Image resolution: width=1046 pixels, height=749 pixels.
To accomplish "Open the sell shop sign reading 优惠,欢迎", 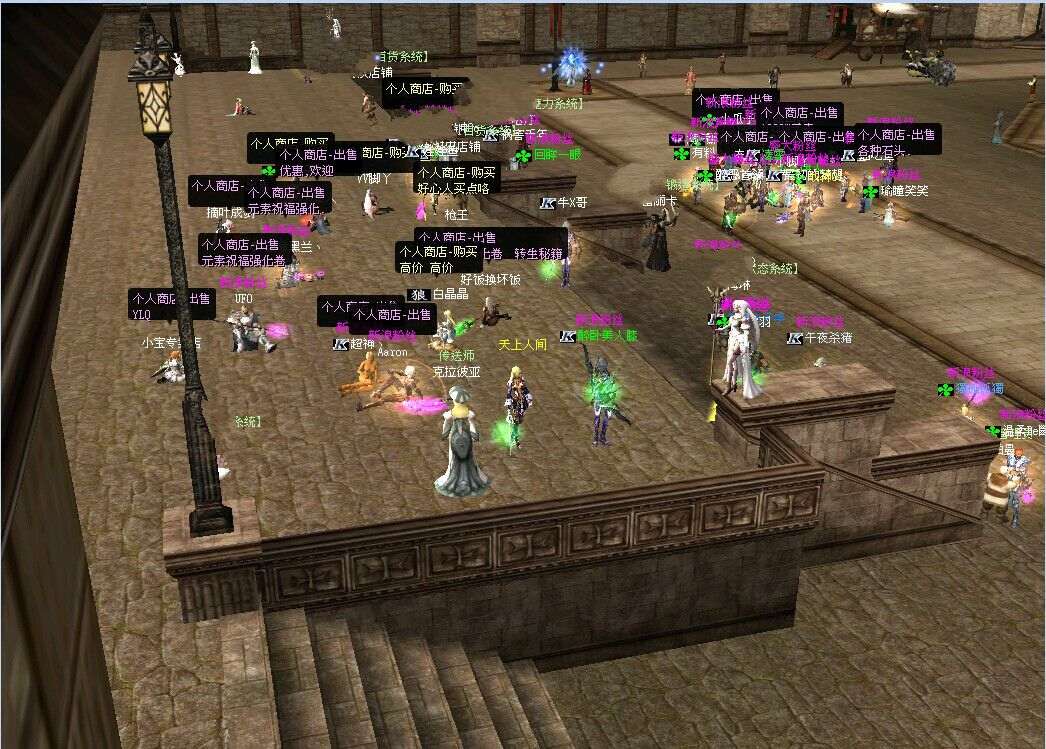I will coord(317,162).
